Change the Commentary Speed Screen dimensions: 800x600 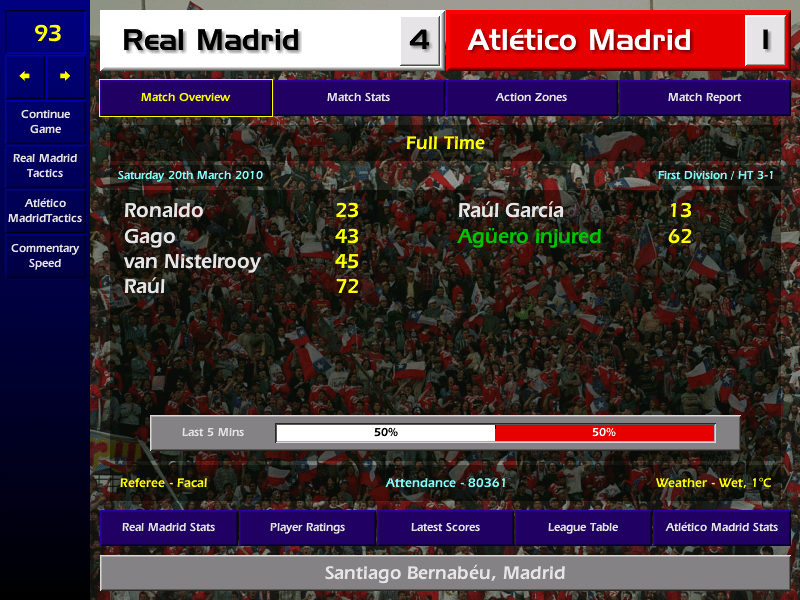coord(45,256)
